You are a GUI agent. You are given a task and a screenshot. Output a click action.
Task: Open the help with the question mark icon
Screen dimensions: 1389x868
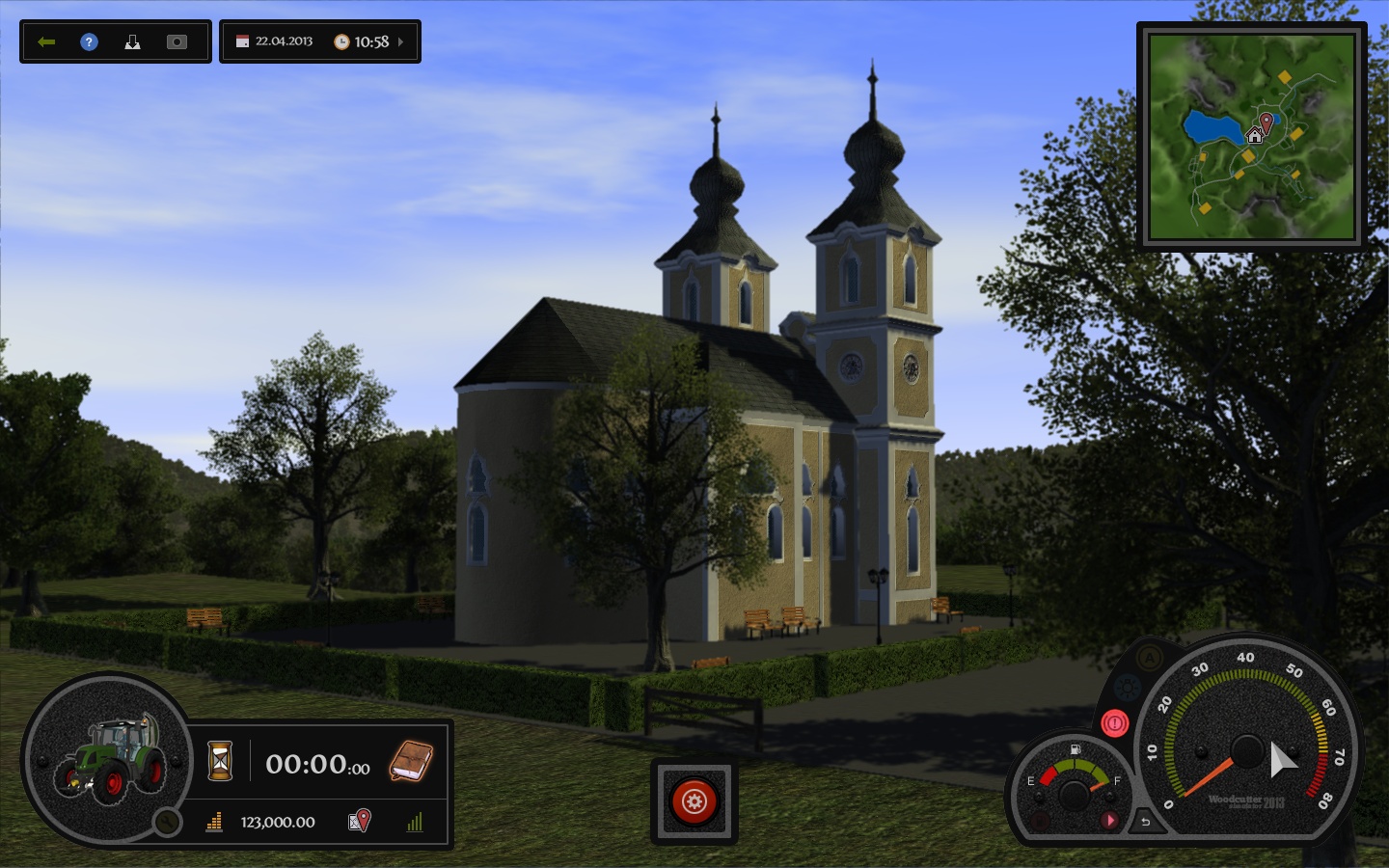click(88, 41)
